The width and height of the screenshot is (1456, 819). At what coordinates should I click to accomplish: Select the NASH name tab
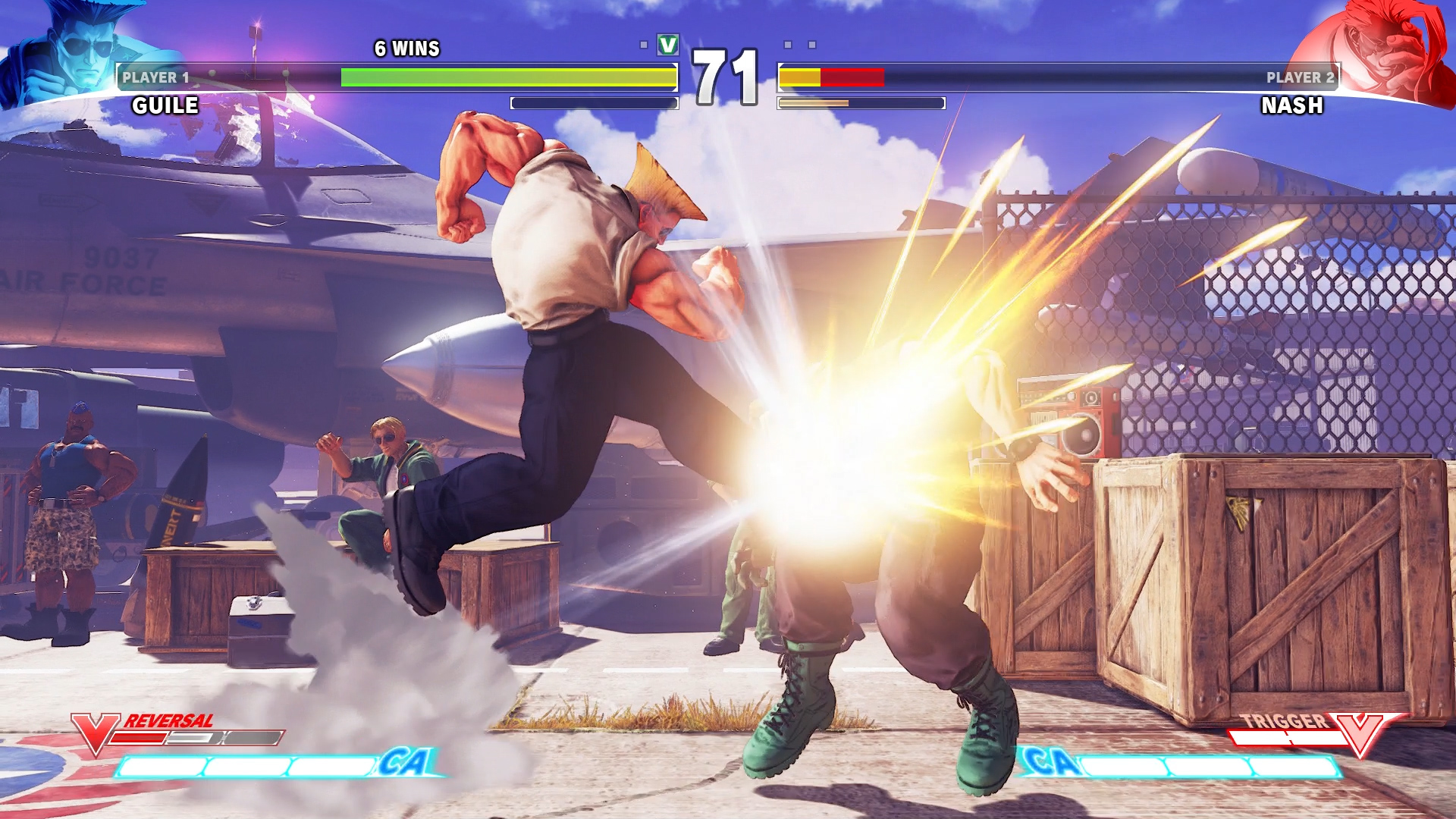(x=1291, y=106)
